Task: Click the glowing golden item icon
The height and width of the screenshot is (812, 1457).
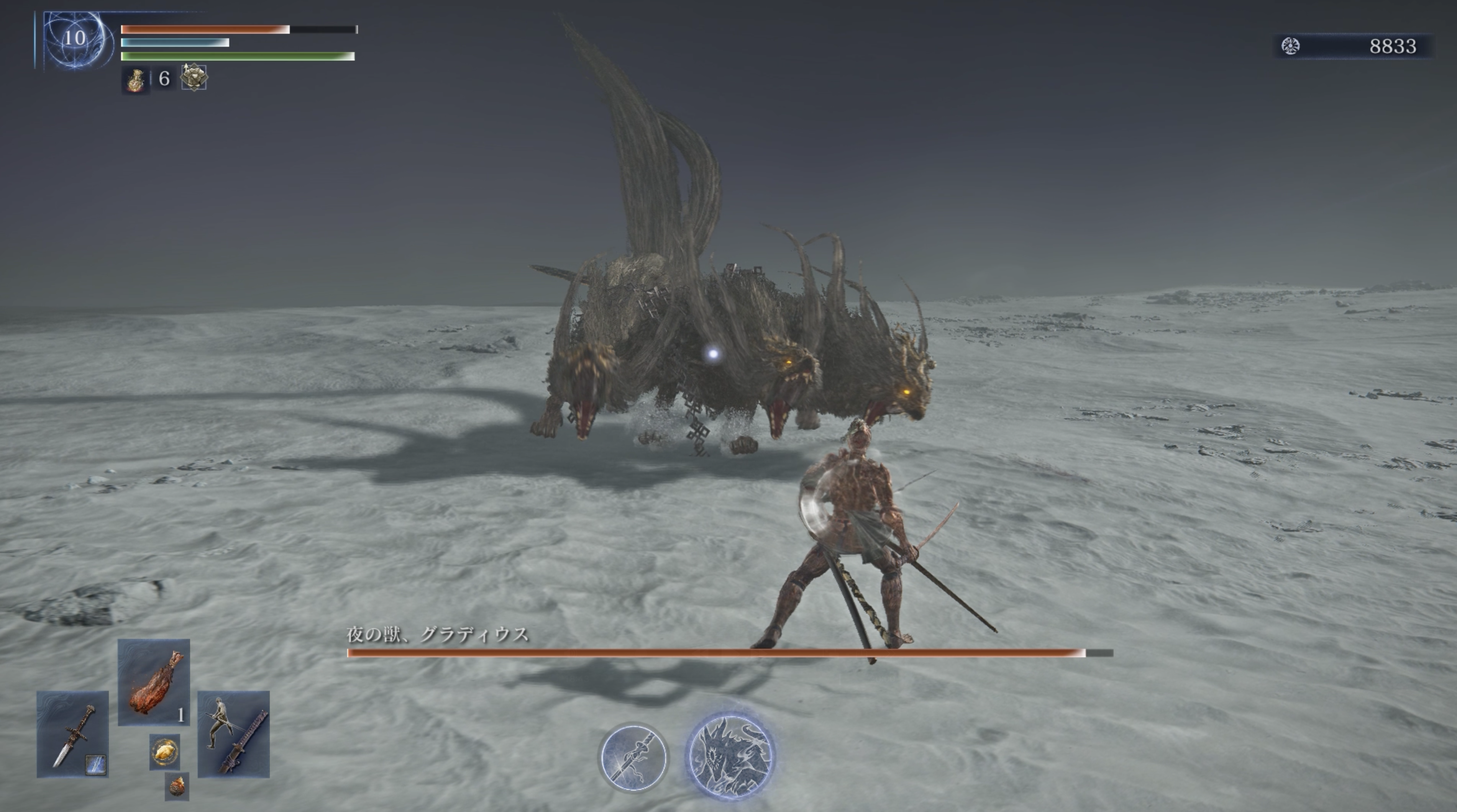Action: pos(164,751)
